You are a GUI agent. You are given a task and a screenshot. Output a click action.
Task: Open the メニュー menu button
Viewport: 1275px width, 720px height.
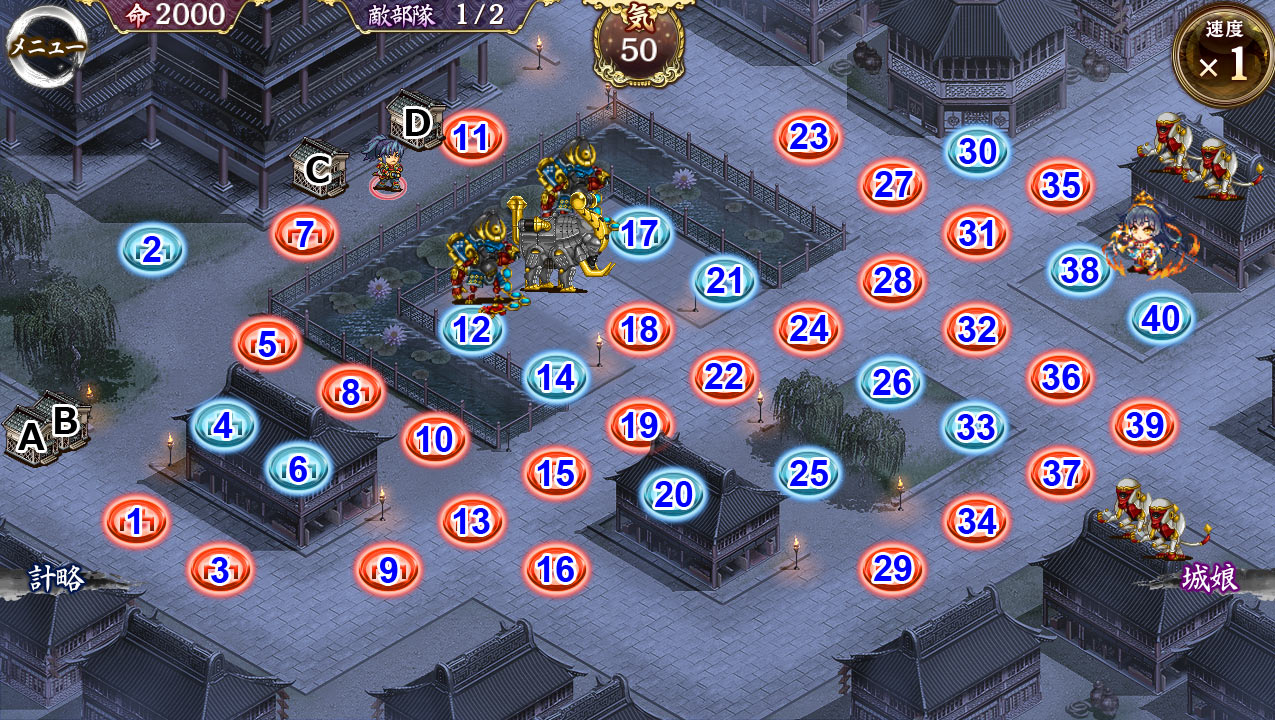coord(46,46)
